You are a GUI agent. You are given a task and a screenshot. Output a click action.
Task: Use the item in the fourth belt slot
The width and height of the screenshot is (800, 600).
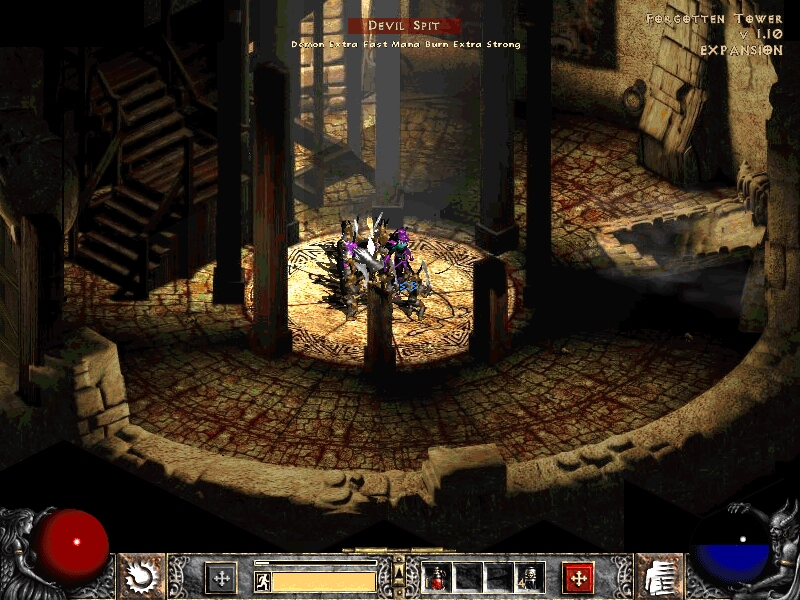pos(527,577)
